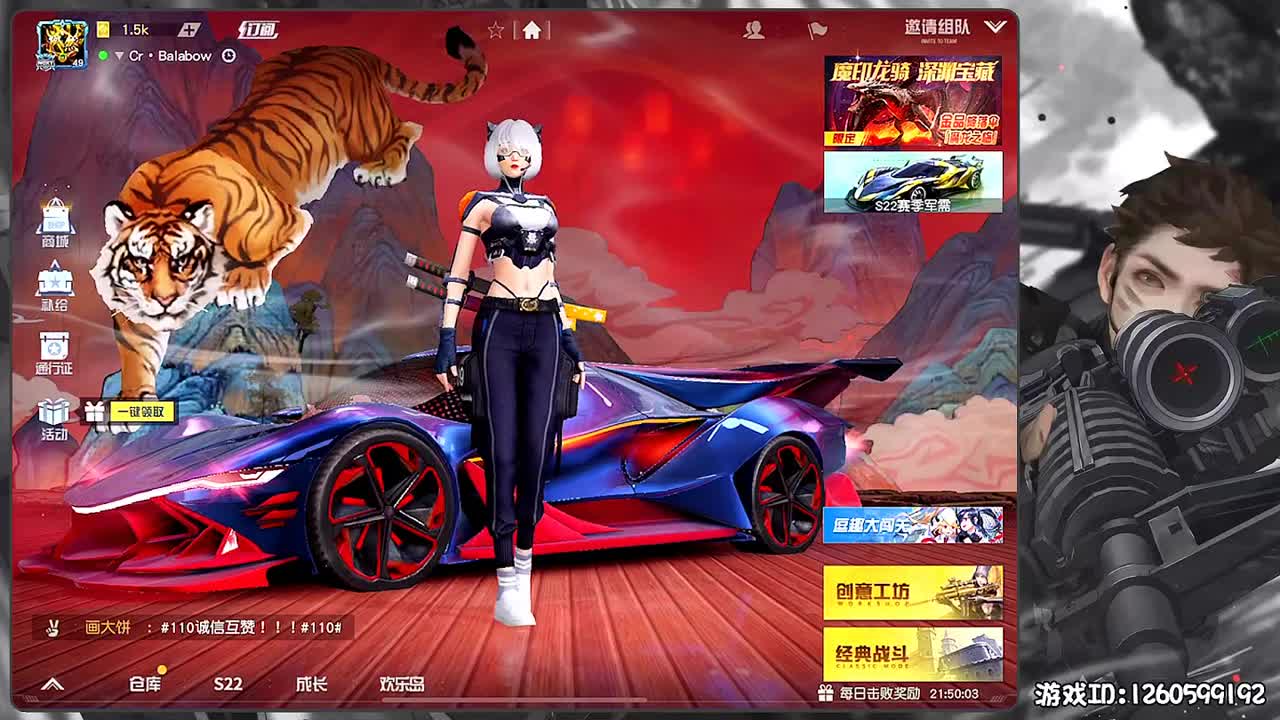Collapse the bottom bar with the up chevron
The width and height of the screenshot is (1280, 720).
(52, 684)
